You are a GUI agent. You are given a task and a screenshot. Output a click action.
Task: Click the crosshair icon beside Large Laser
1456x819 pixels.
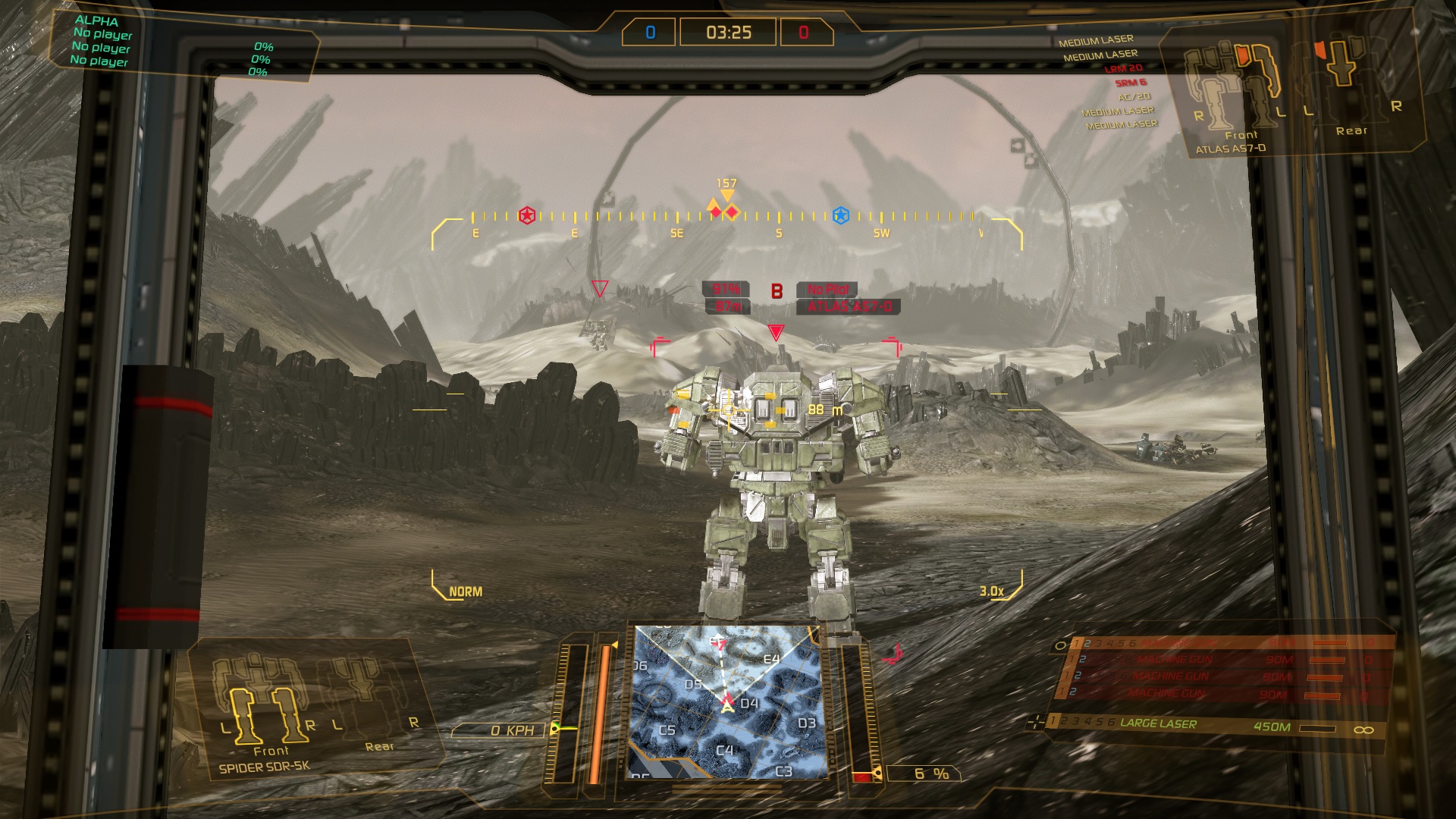pos(1035,722)
